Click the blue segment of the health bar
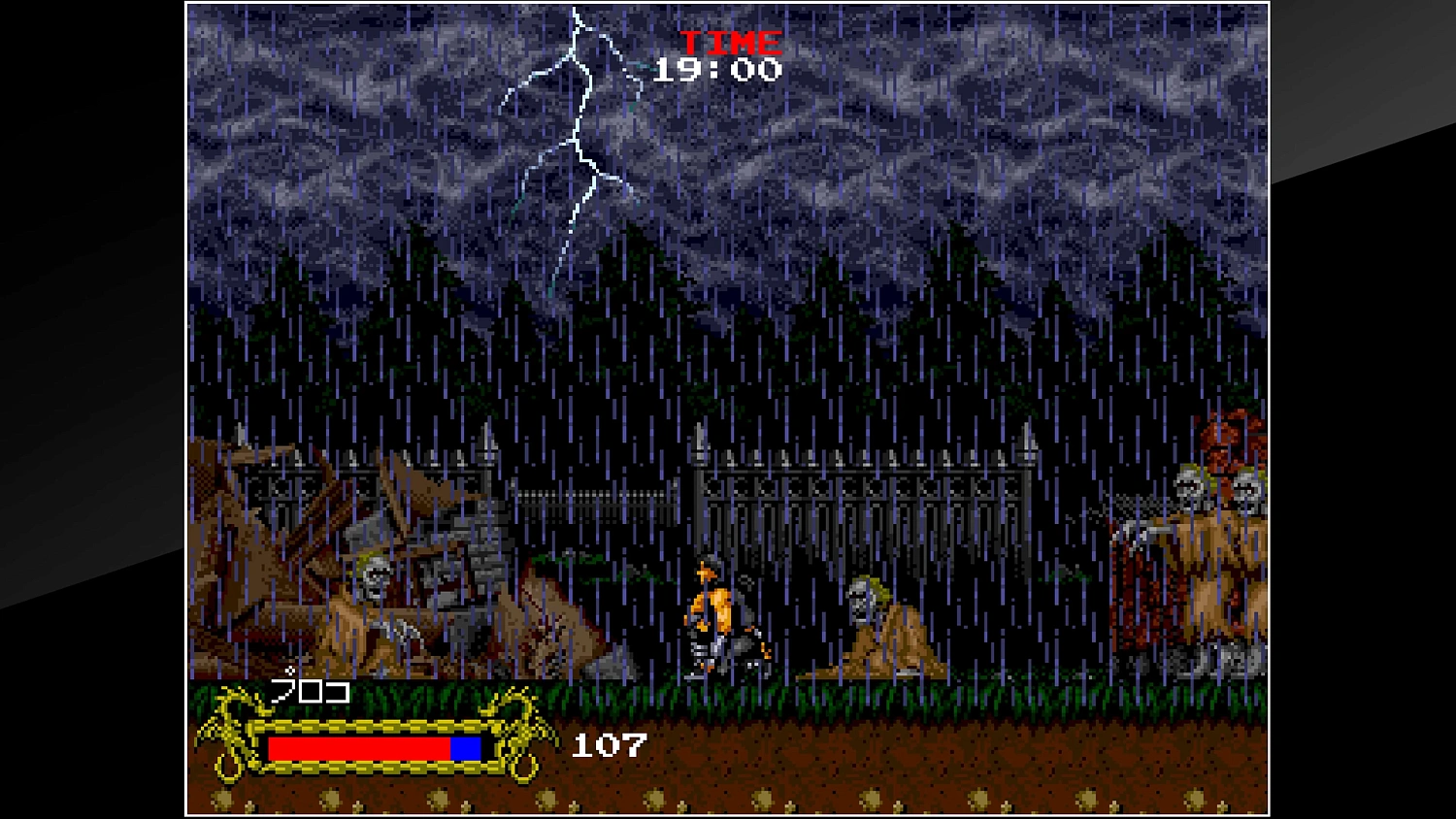 tap(464, 749)
